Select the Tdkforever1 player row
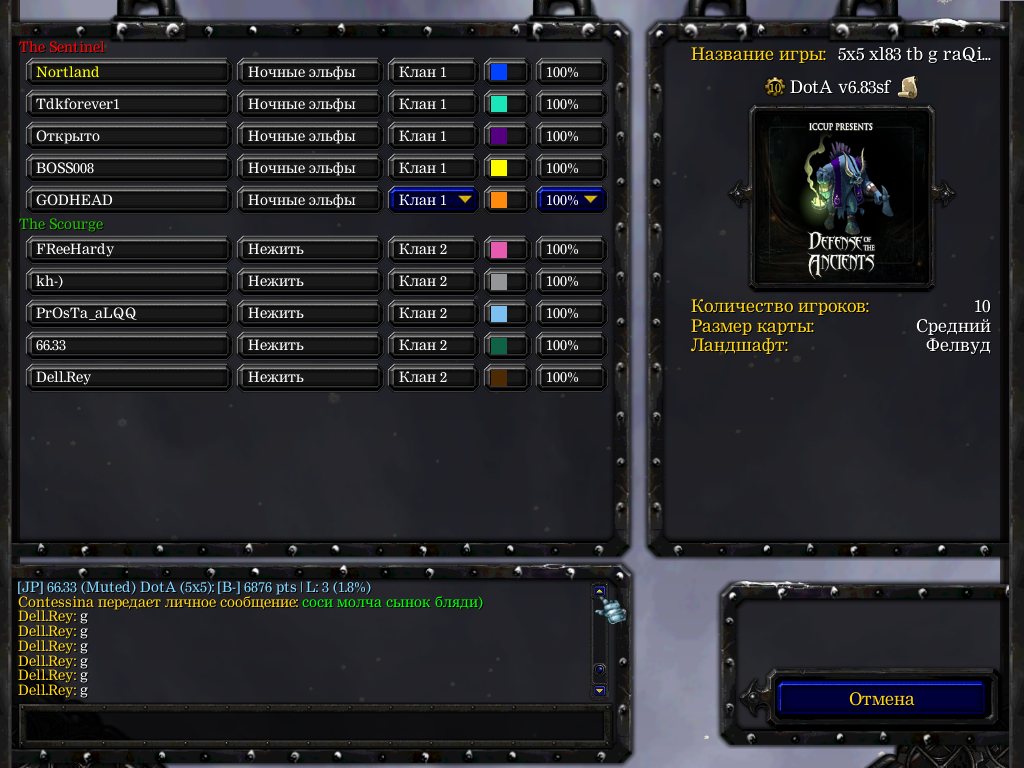Viewport: 1024px width, 768px height. coord(129,104)
